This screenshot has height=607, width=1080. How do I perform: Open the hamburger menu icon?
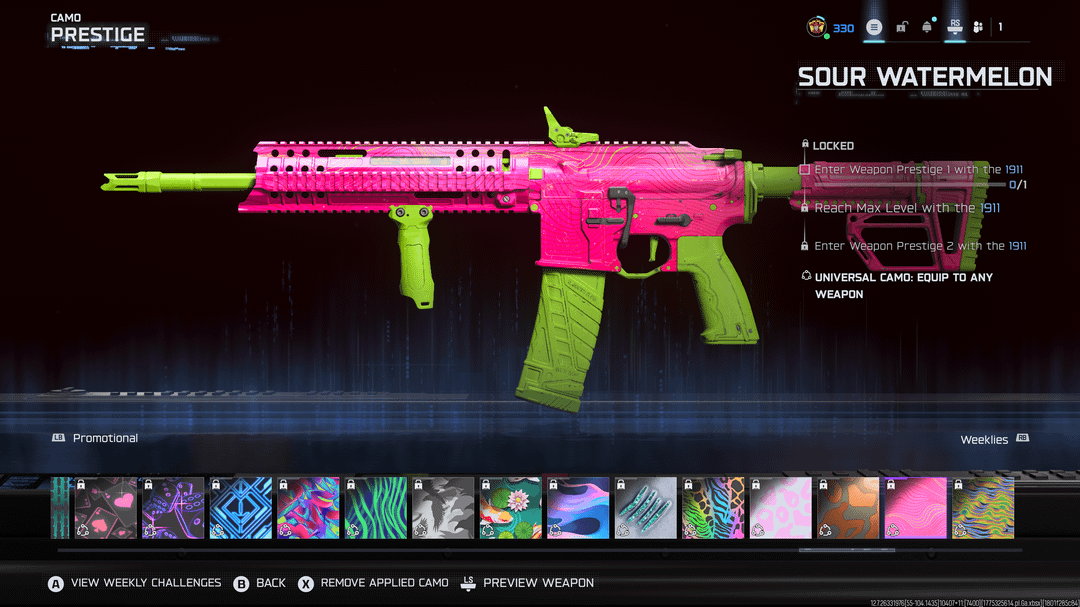[874, 27]
